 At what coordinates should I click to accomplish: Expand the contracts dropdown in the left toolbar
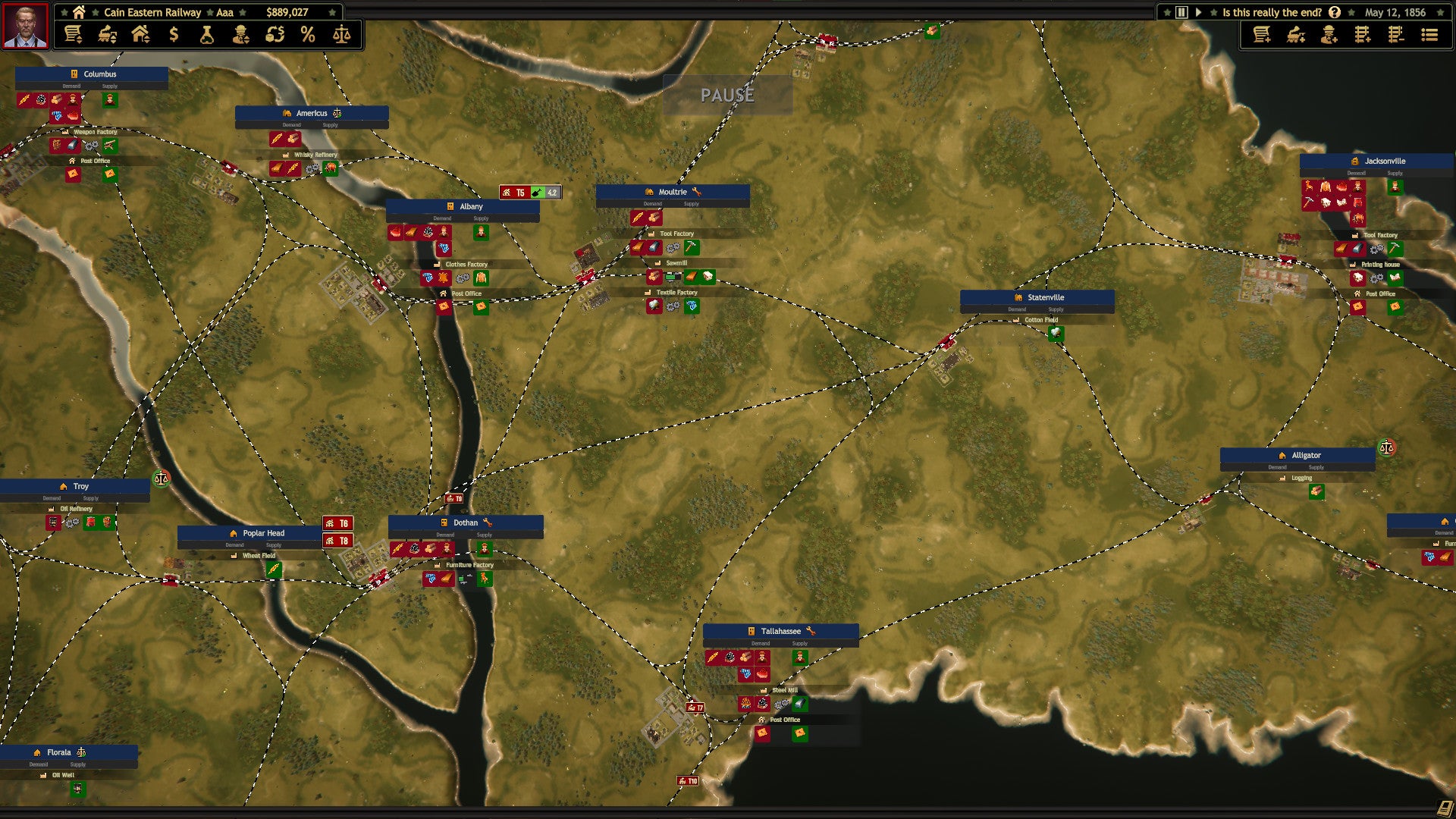[74, 35]
